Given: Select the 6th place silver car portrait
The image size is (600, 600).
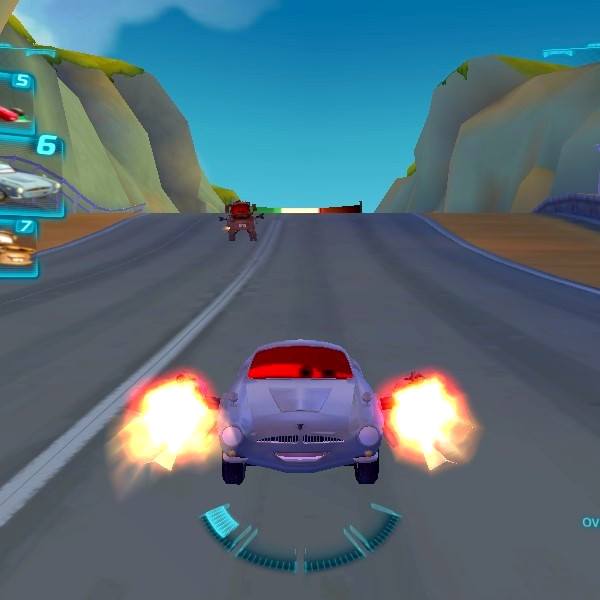Looking at the screenshot, I should click(27, 181).
